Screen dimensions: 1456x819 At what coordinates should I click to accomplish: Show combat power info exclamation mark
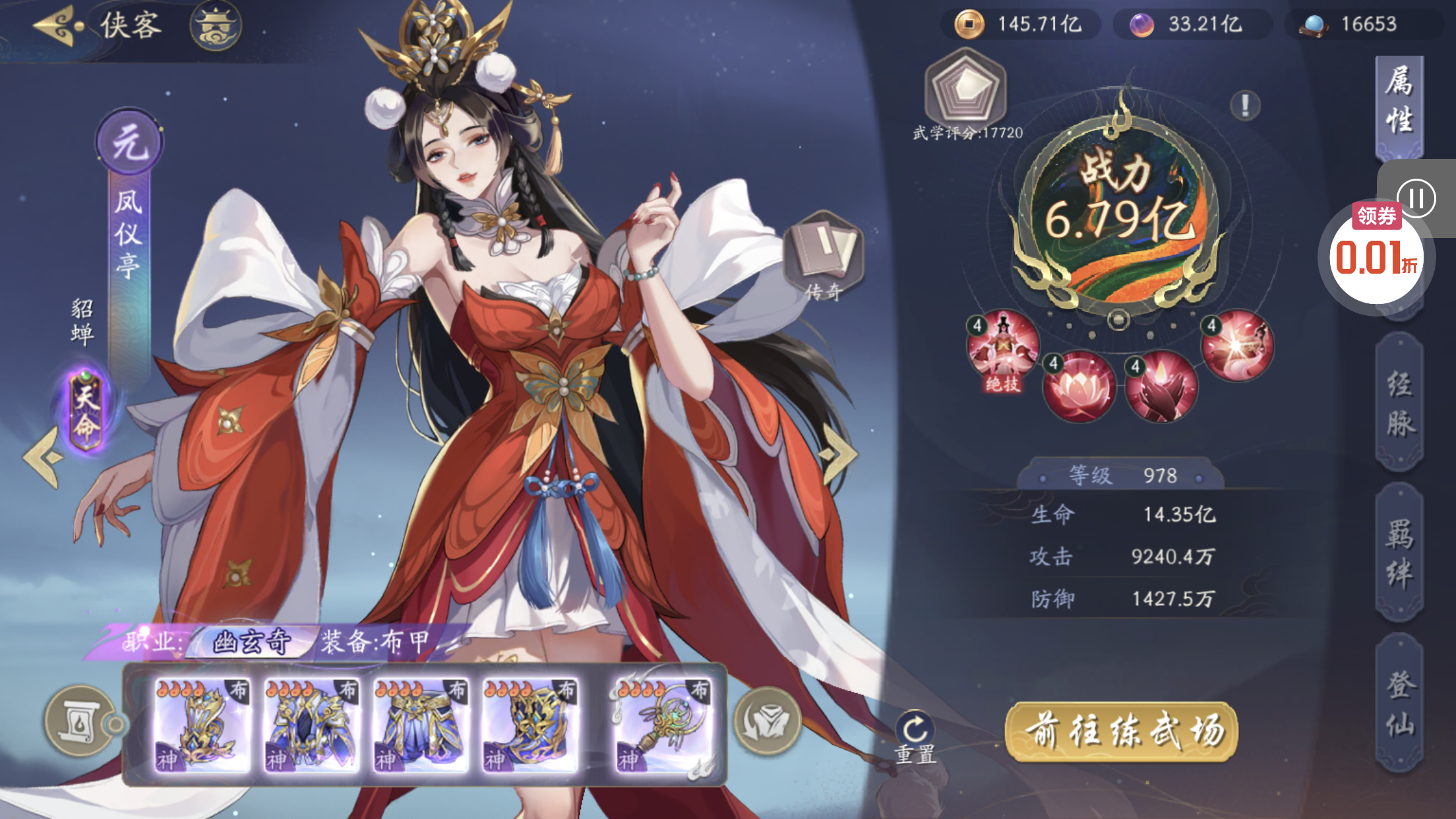[1245, 105]
